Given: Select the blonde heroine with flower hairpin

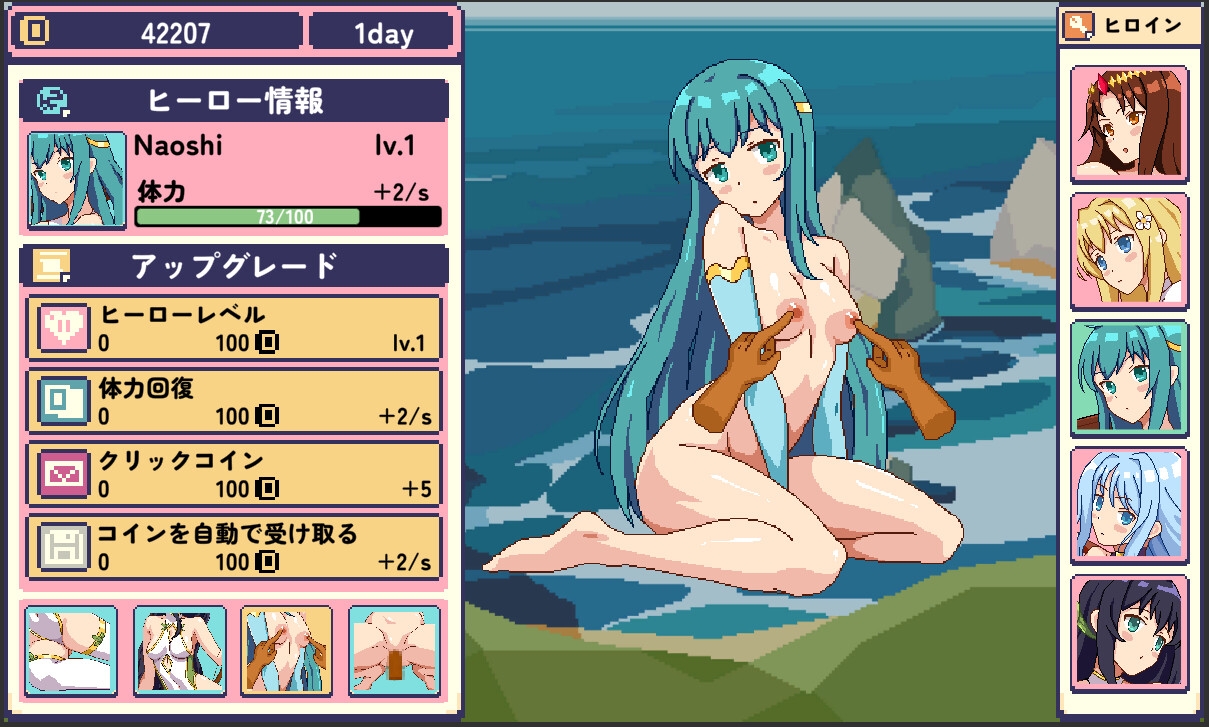Looking at the screenshot, I should pyautogui.click(x=1129, y=251).
